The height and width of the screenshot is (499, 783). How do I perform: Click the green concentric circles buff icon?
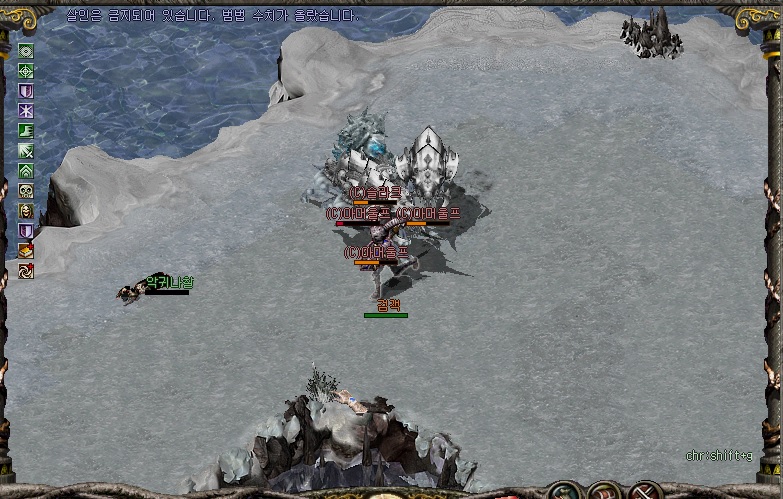tap(26, 51)
